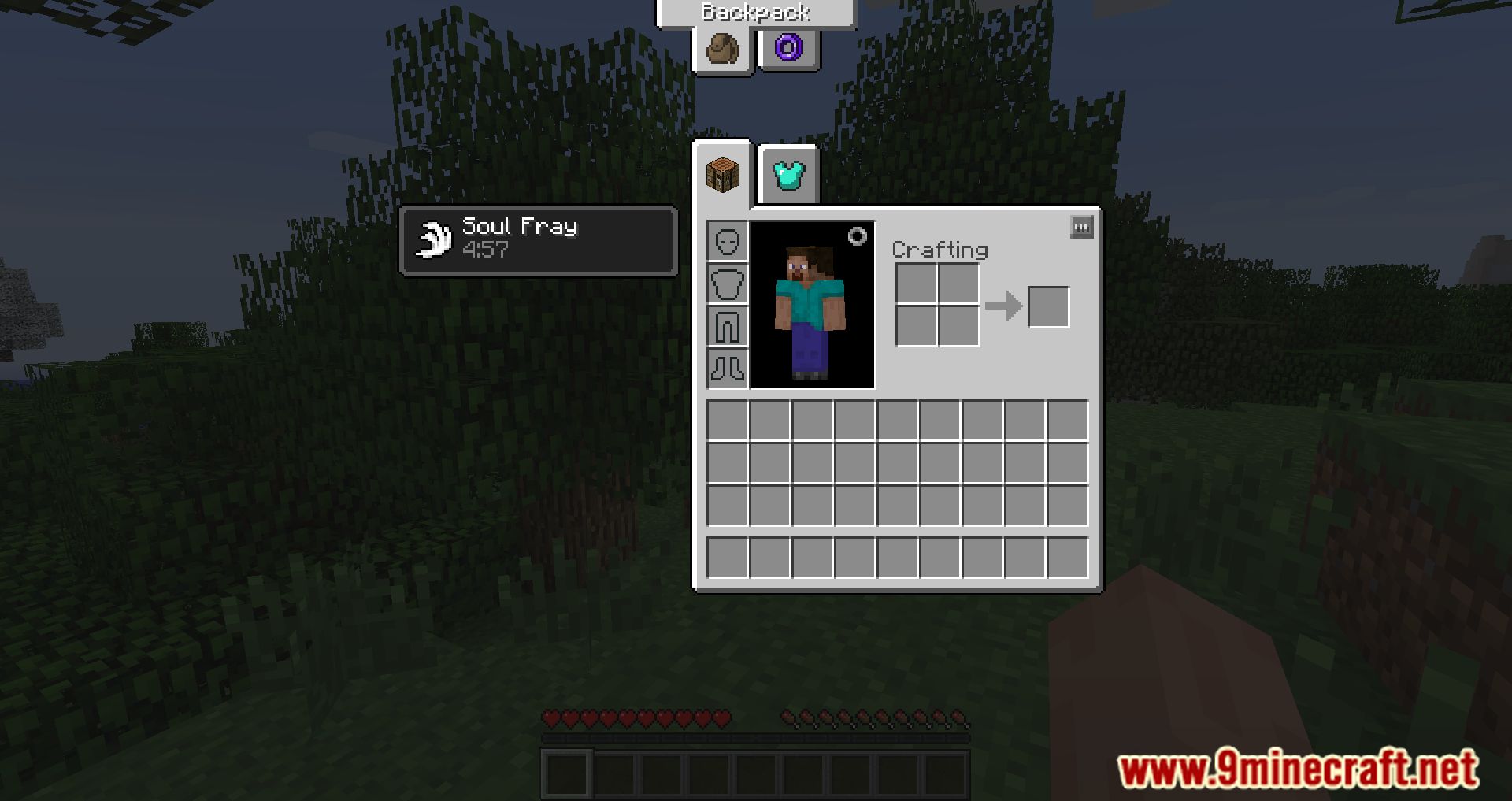This screenshot has width=1512, height=801.
Task: Open the crafting table inventory tab
Action: tap(724, 175)
